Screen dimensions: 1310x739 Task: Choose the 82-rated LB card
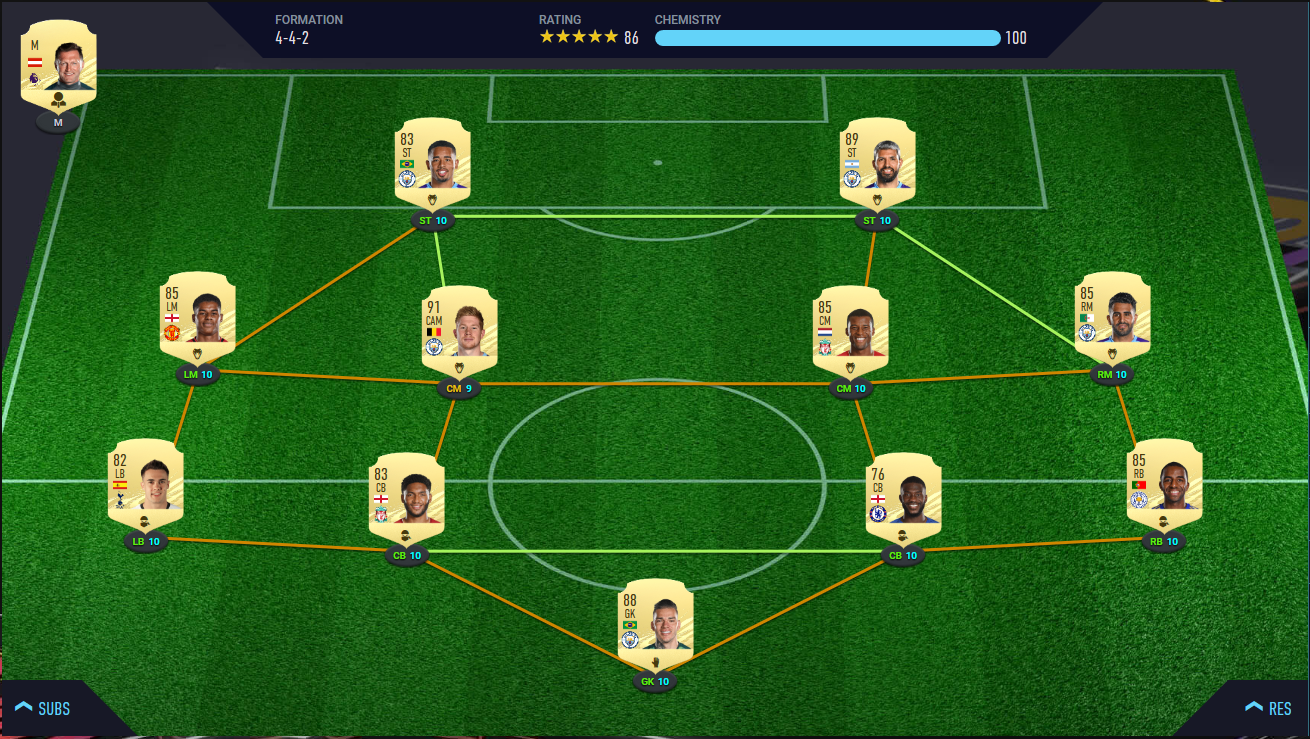[x=145, y=483]
